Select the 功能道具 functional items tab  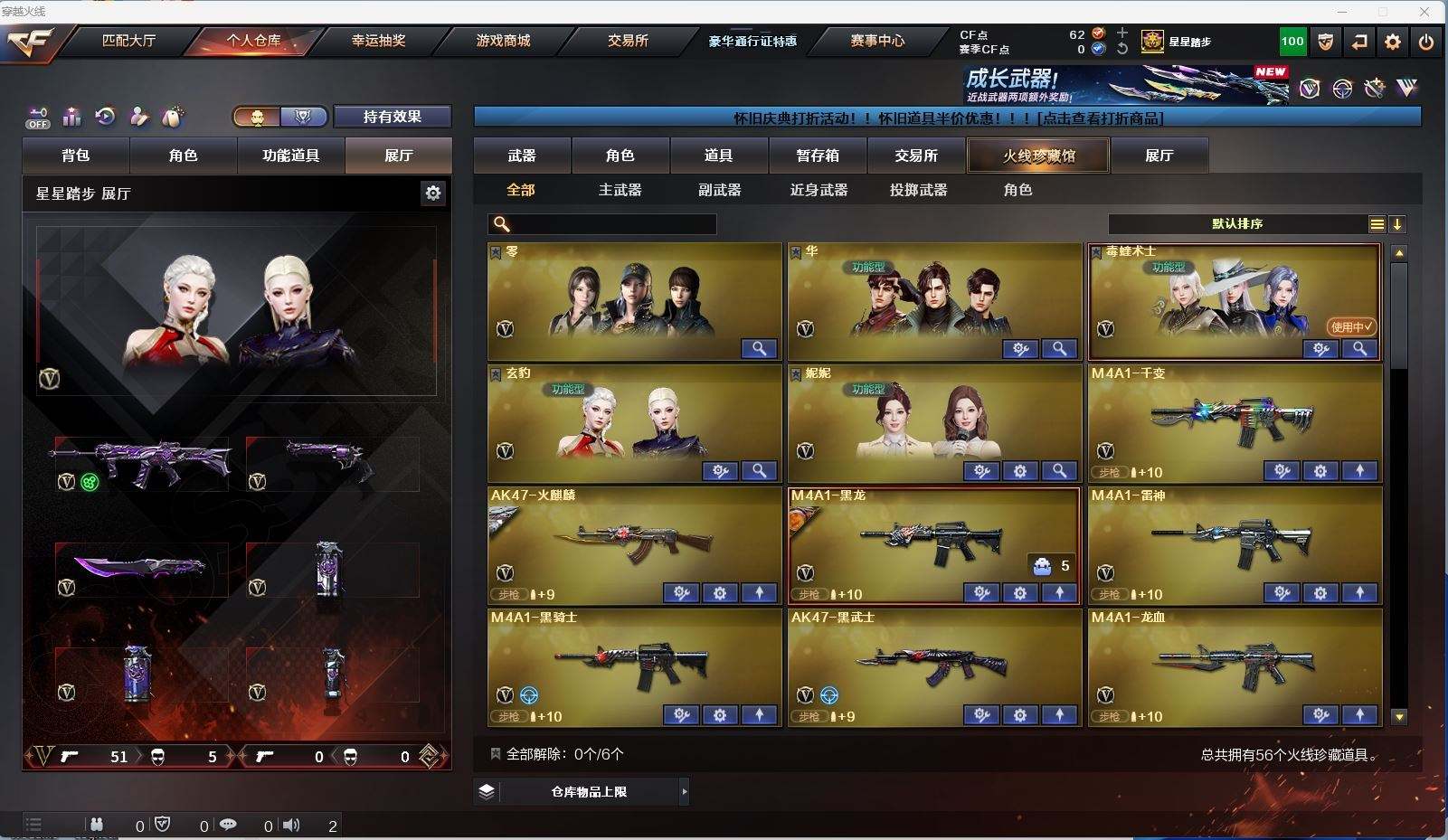pos(290,156)
